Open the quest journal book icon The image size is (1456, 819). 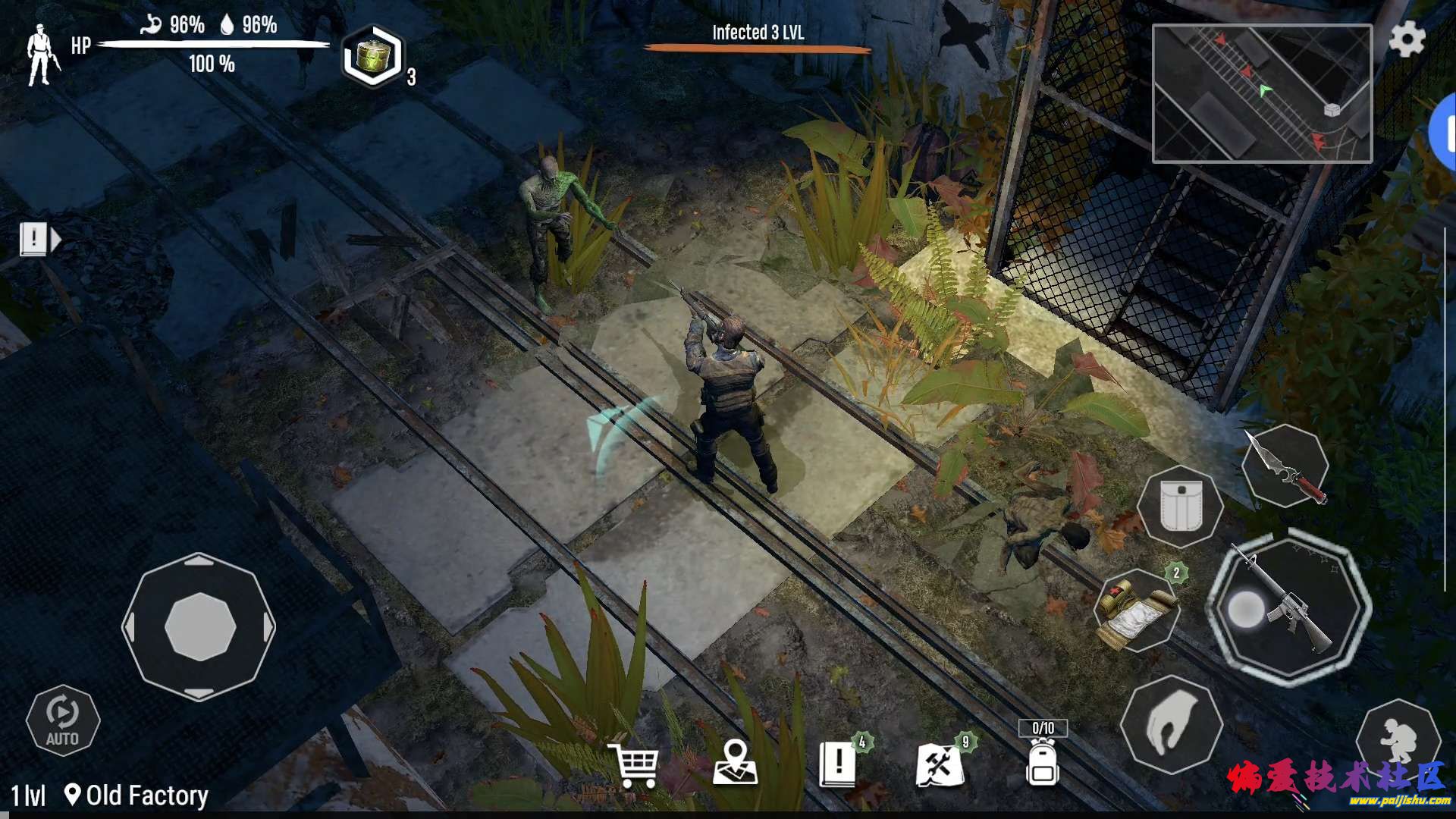click(839, 763)
